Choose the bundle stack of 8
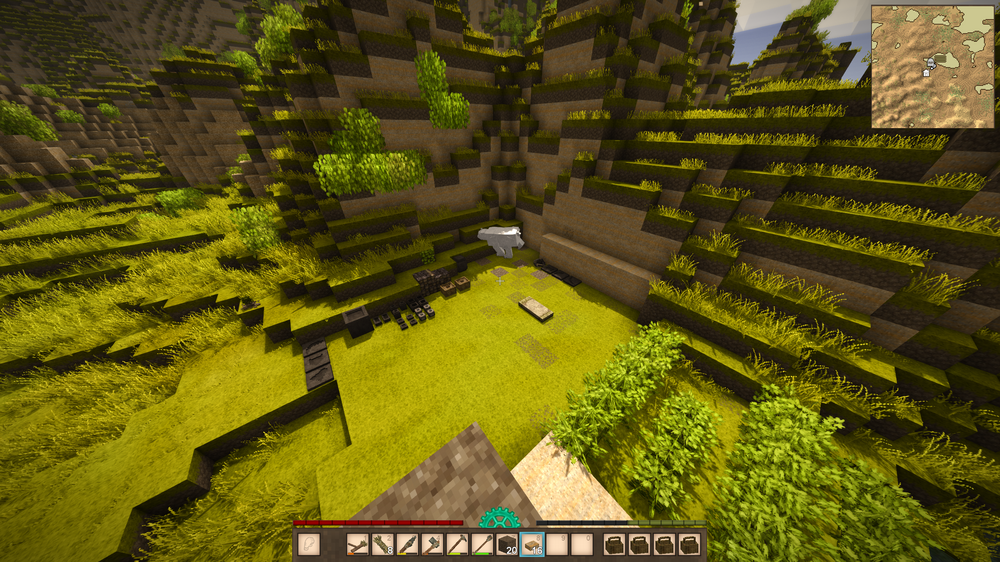Image resolution: width=1000 pixels, height=562 pixels. click(x=383, y=544)
